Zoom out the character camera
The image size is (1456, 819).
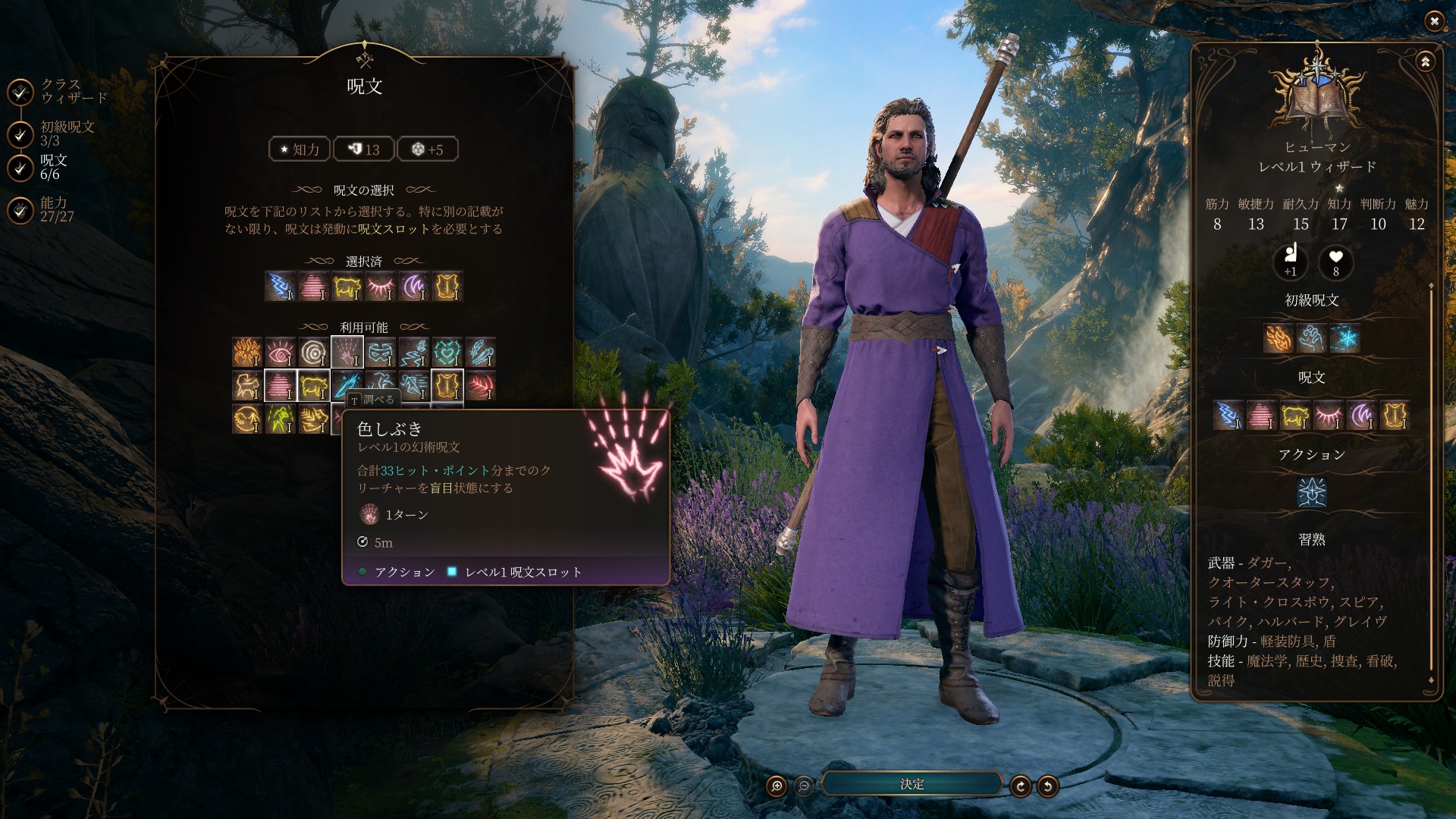click(804, 786)
